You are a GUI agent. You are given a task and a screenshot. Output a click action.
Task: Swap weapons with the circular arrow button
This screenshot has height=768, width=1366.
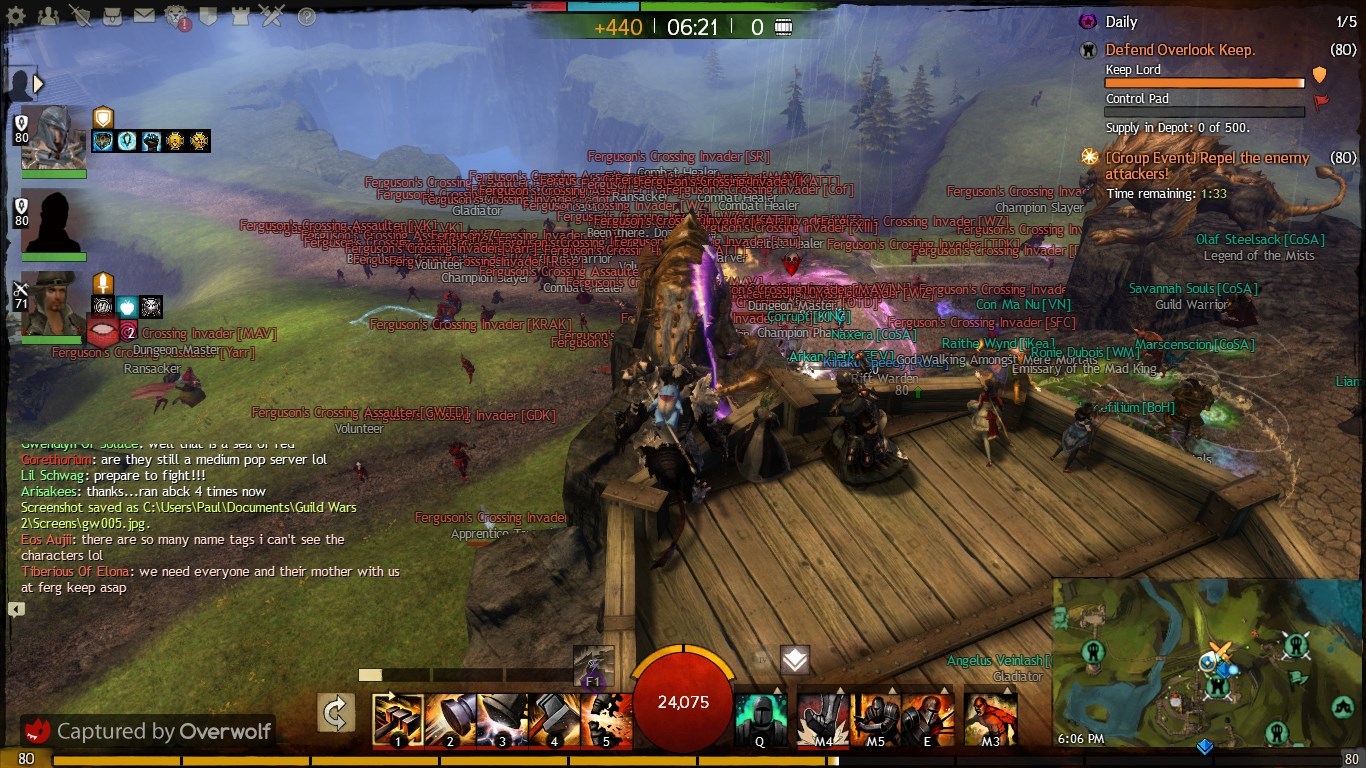pyautogui.click(x=336, y=713)
